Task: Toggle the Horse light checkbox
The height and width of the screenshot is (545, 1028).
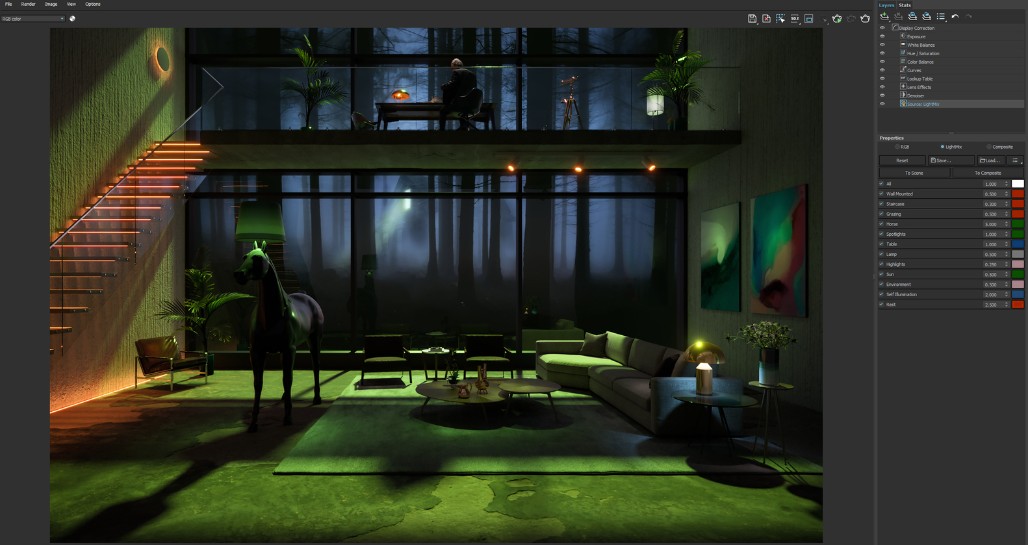Action: point(881,224)
